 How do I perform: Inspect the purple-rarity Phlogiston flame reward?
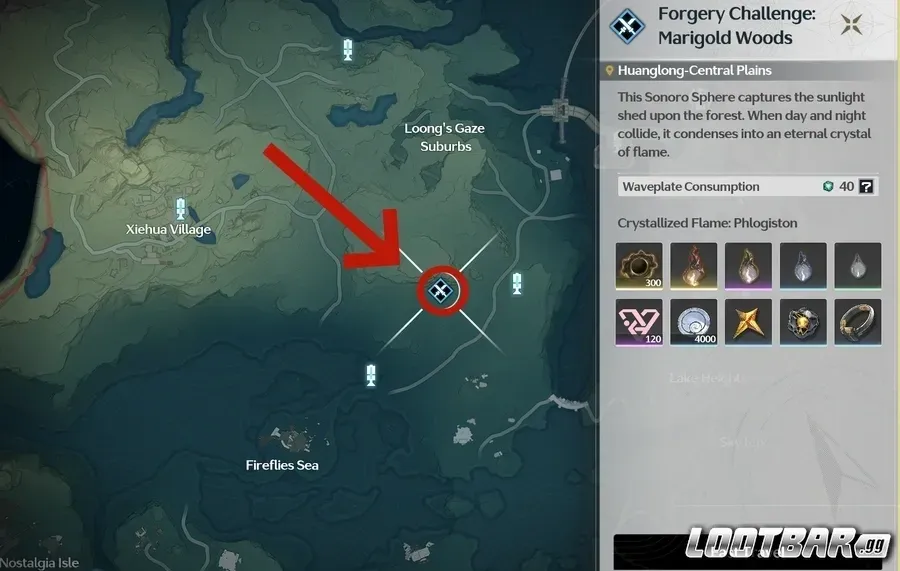coord(749,267)
